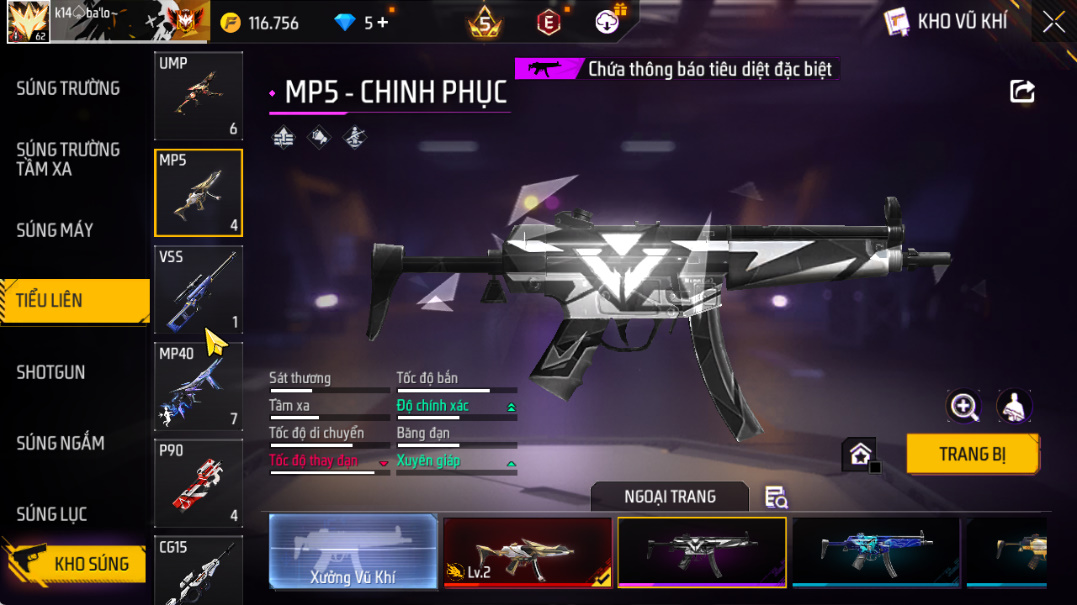Screen dimensions: 1077x605
Task: Select the SHOTGUN category
Action: pyautogui.click(x=51, y=372)
